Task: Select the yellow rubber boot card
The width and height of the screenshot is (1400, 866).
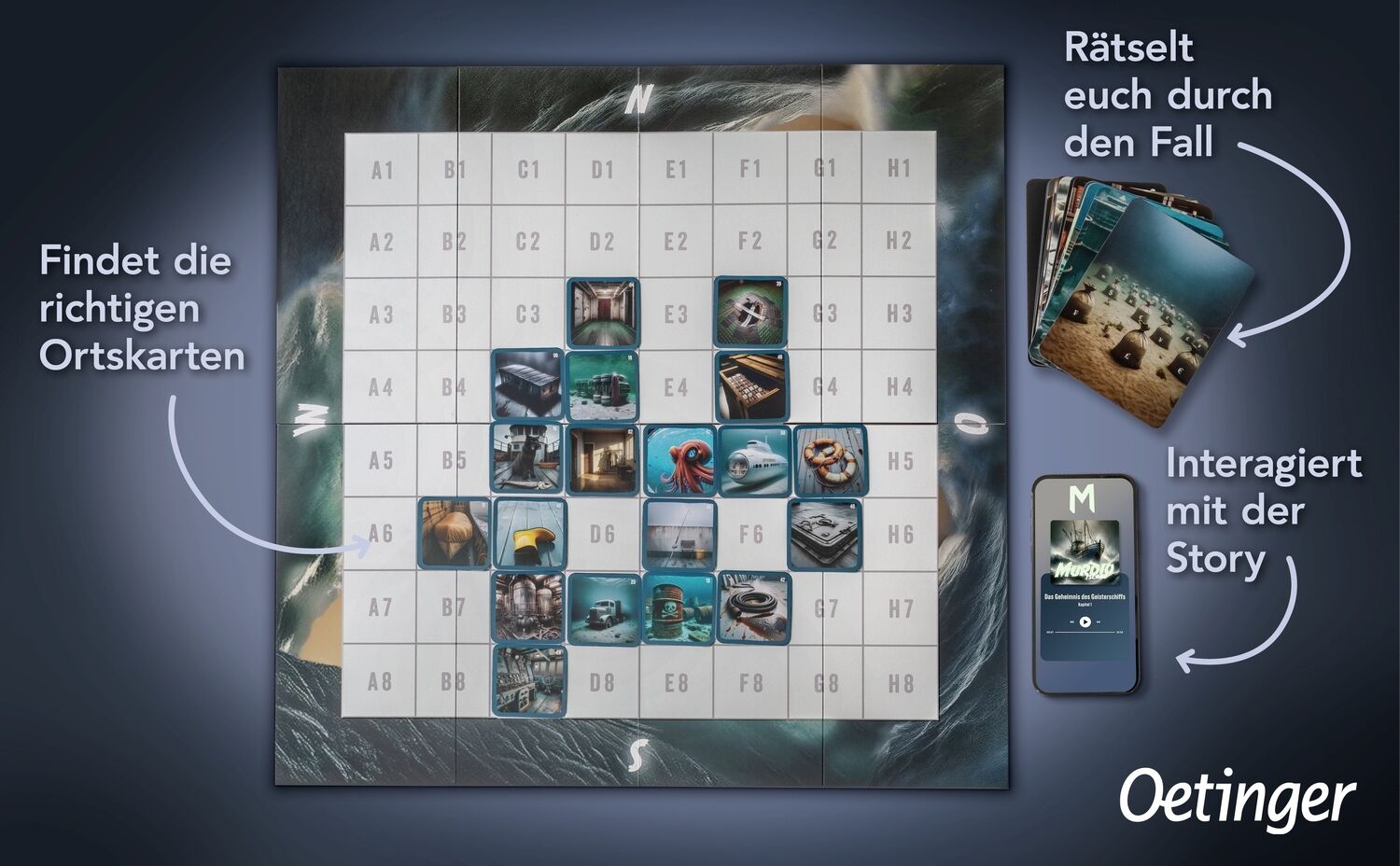Action: [530, 534]
